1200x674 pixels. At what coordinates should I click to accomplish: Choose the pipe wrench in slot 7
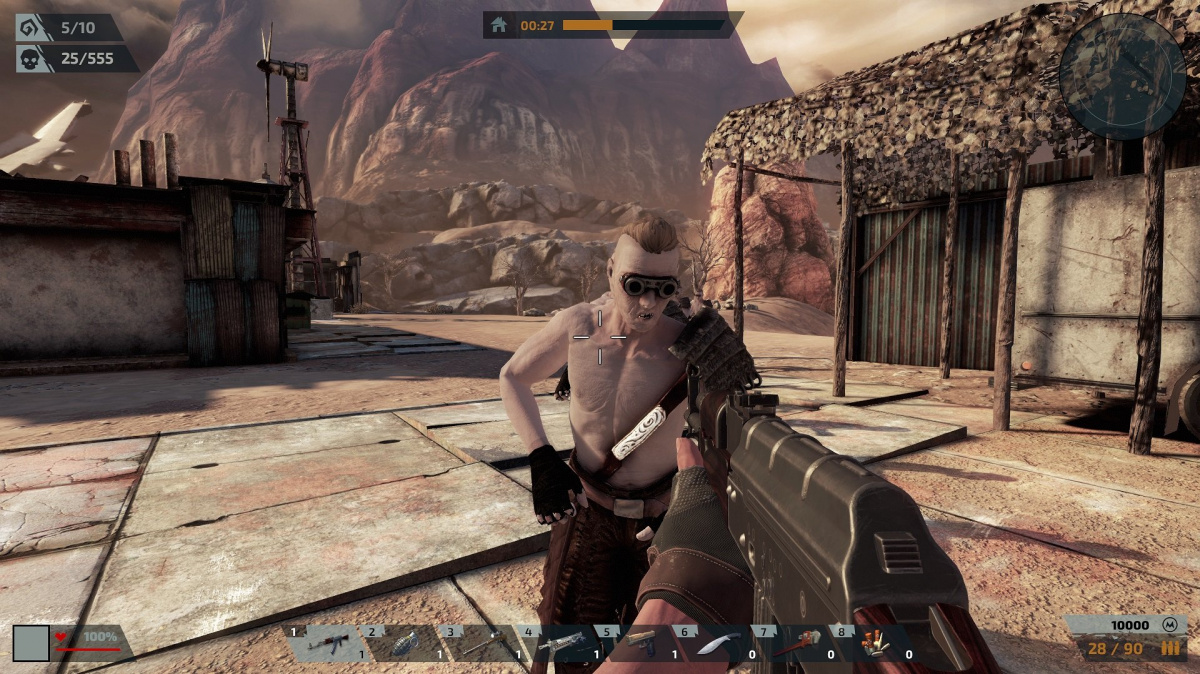tap(795, 643)
